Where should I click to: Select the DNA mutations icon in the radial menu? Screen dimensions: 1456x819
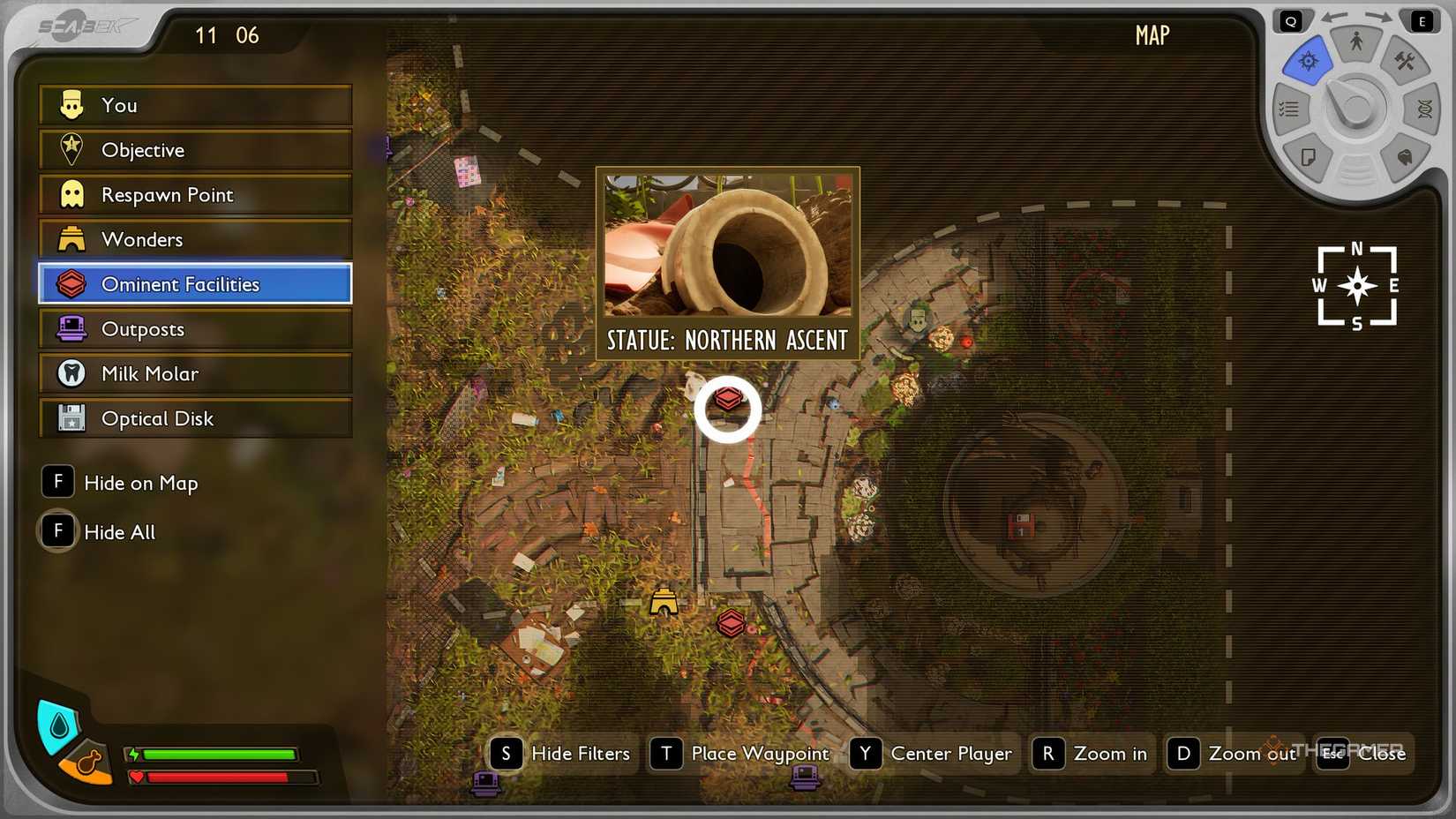(x=1424, y=108)
